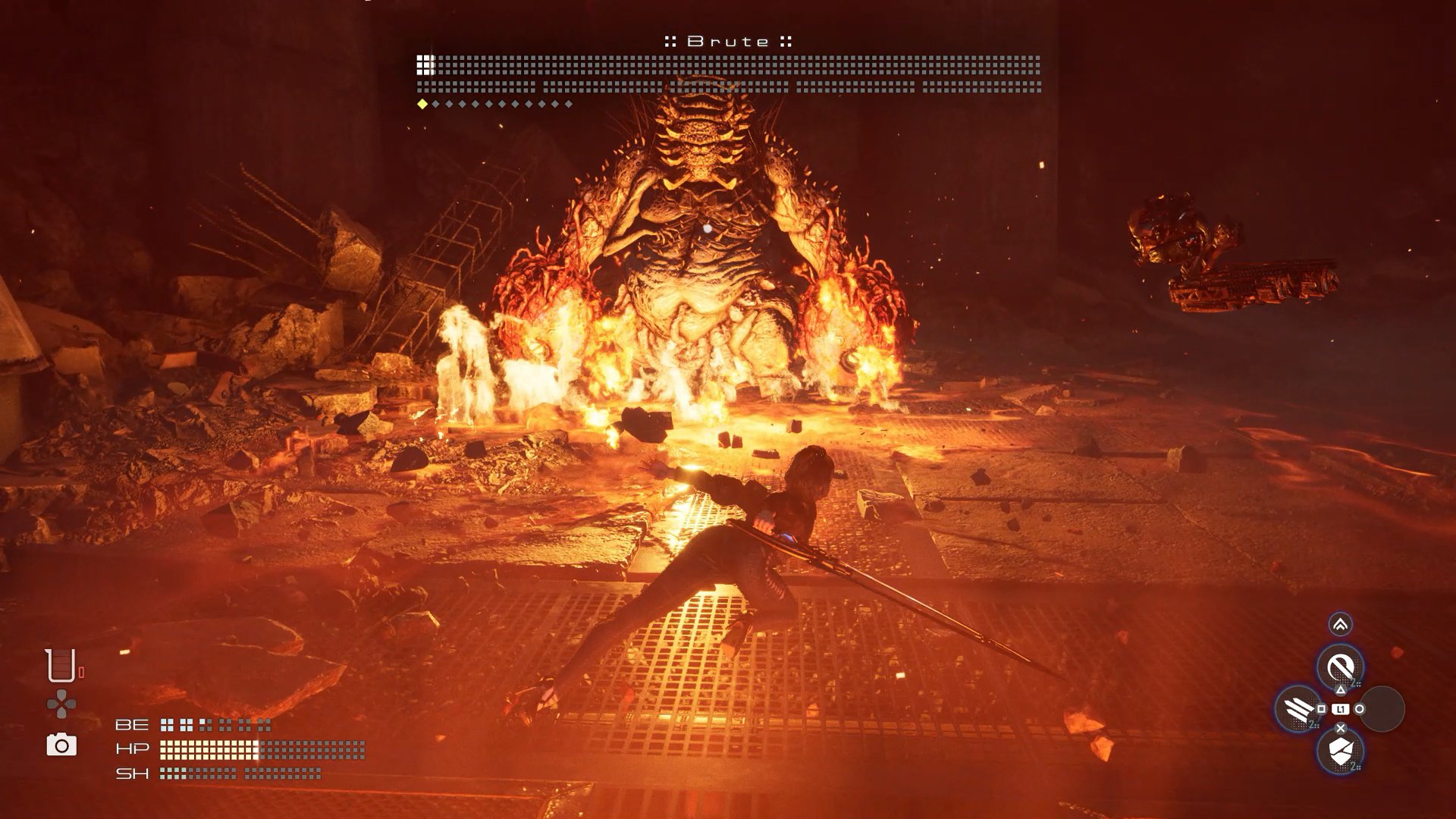The image size is (1456, 819).
Task: Click the double chevron skill-set switch icon
Action: [1340, 624]
